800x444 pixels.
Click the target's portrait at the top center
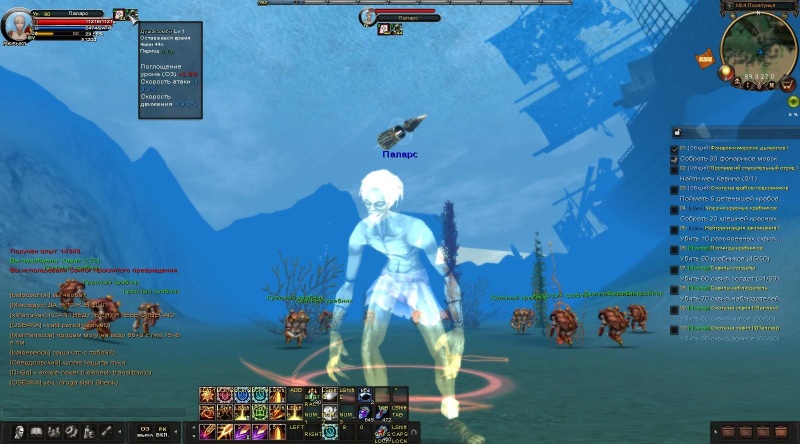(368, 16)
